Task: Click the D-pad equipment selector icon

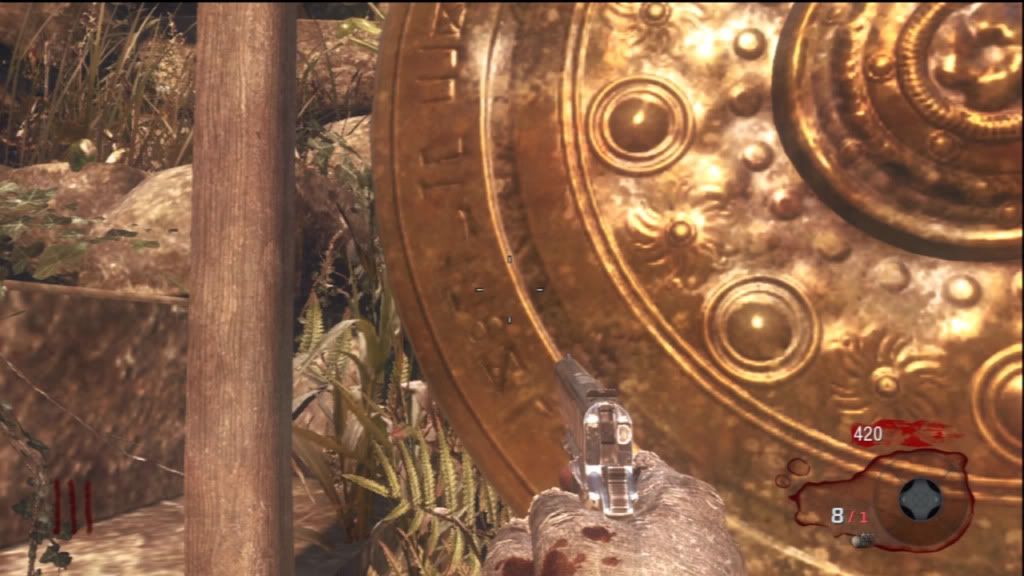Action: pos(920,499)
